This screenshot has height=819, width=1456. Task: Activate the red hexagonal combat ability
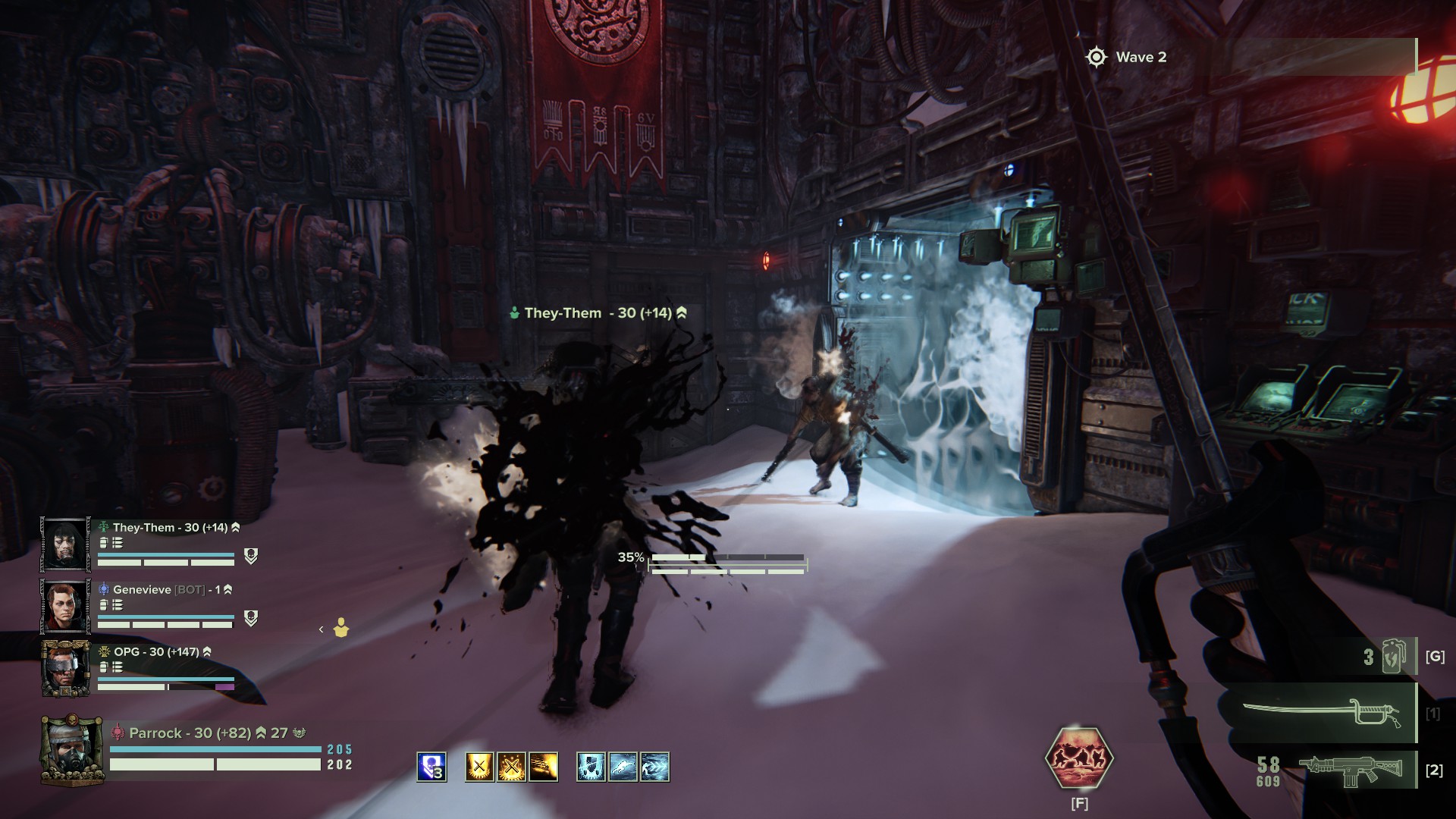(x=1079, y=758)
